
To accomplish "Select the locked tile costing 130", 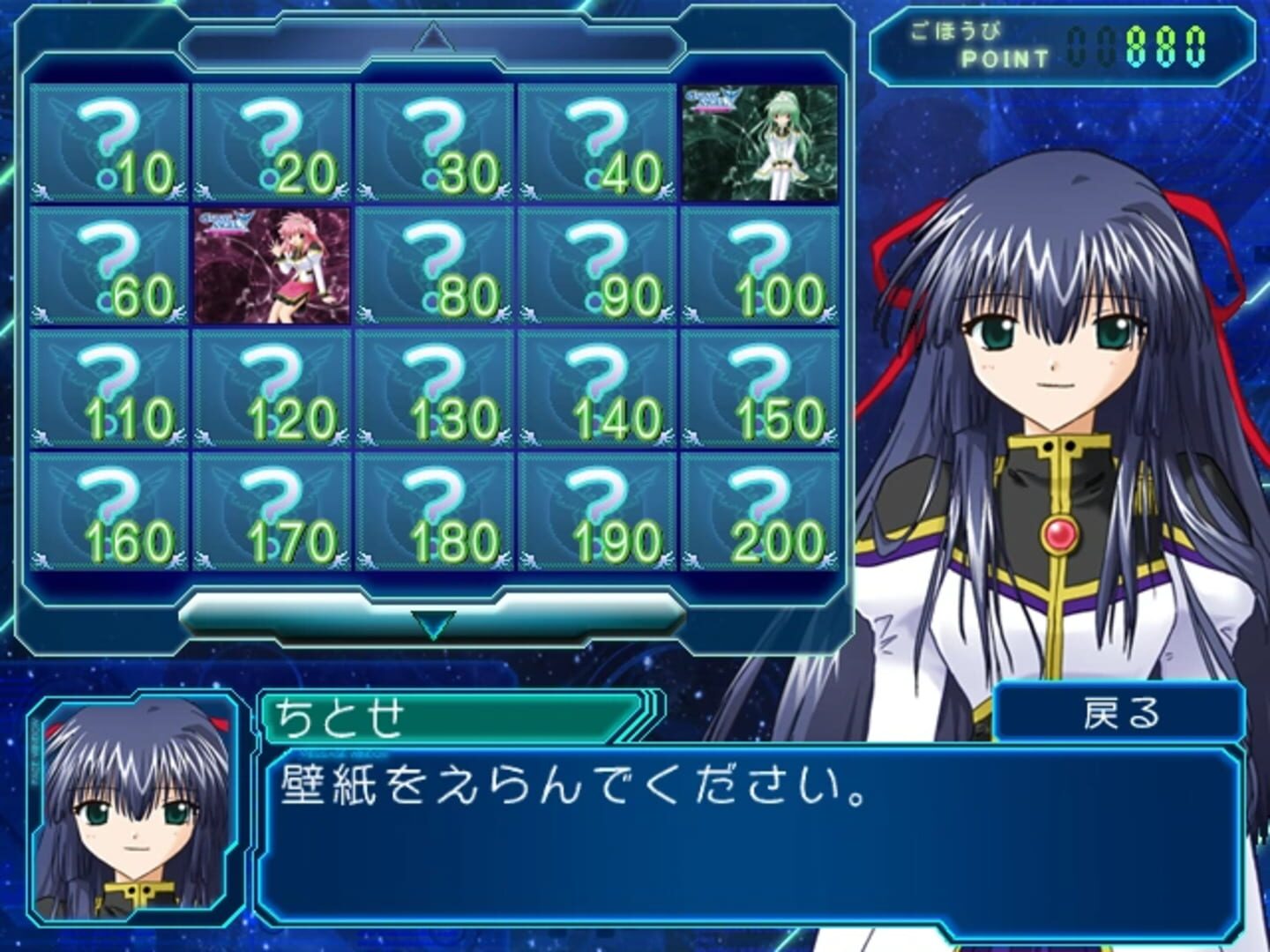I will 435,389.
